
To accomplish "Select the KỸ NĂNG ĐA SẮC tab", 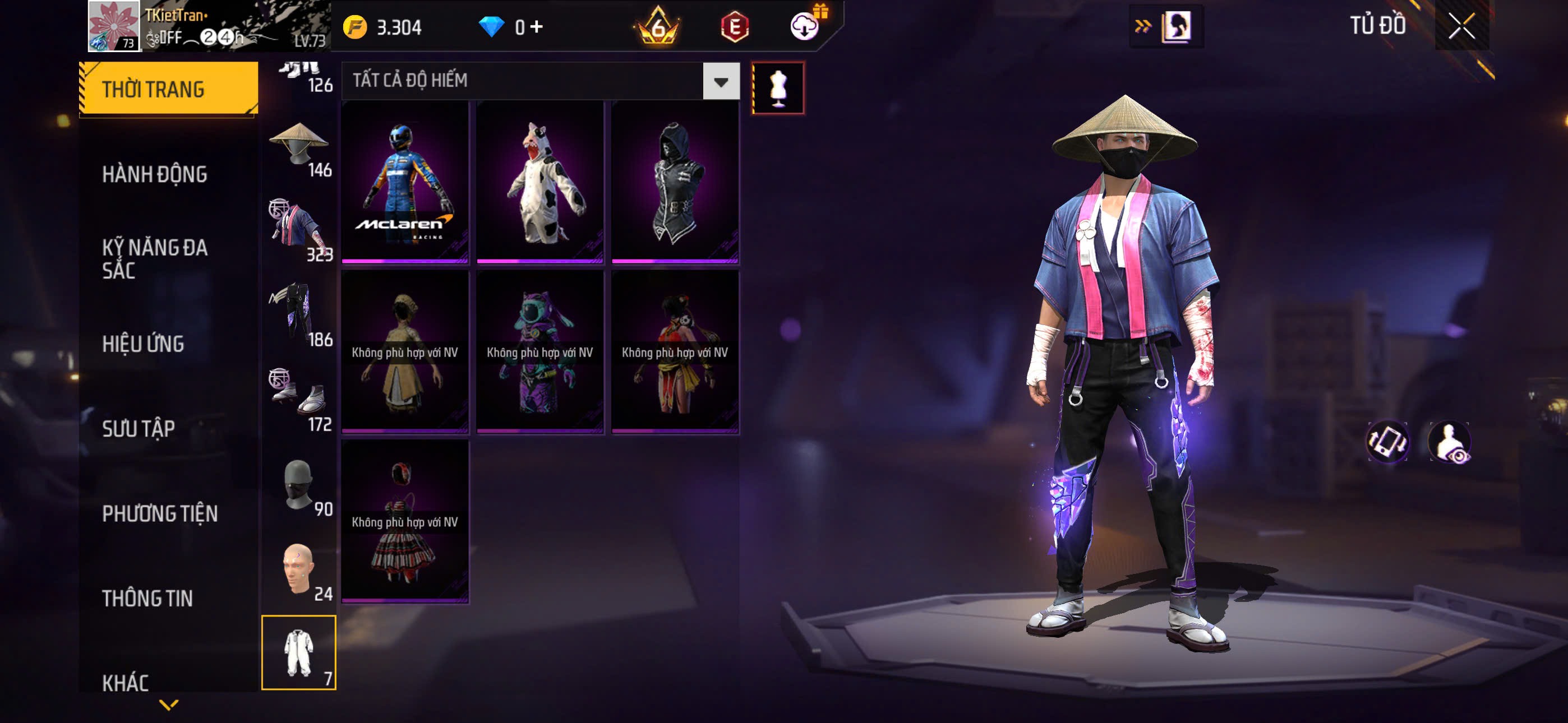I will pyautogui.click(x=155, y=258).
